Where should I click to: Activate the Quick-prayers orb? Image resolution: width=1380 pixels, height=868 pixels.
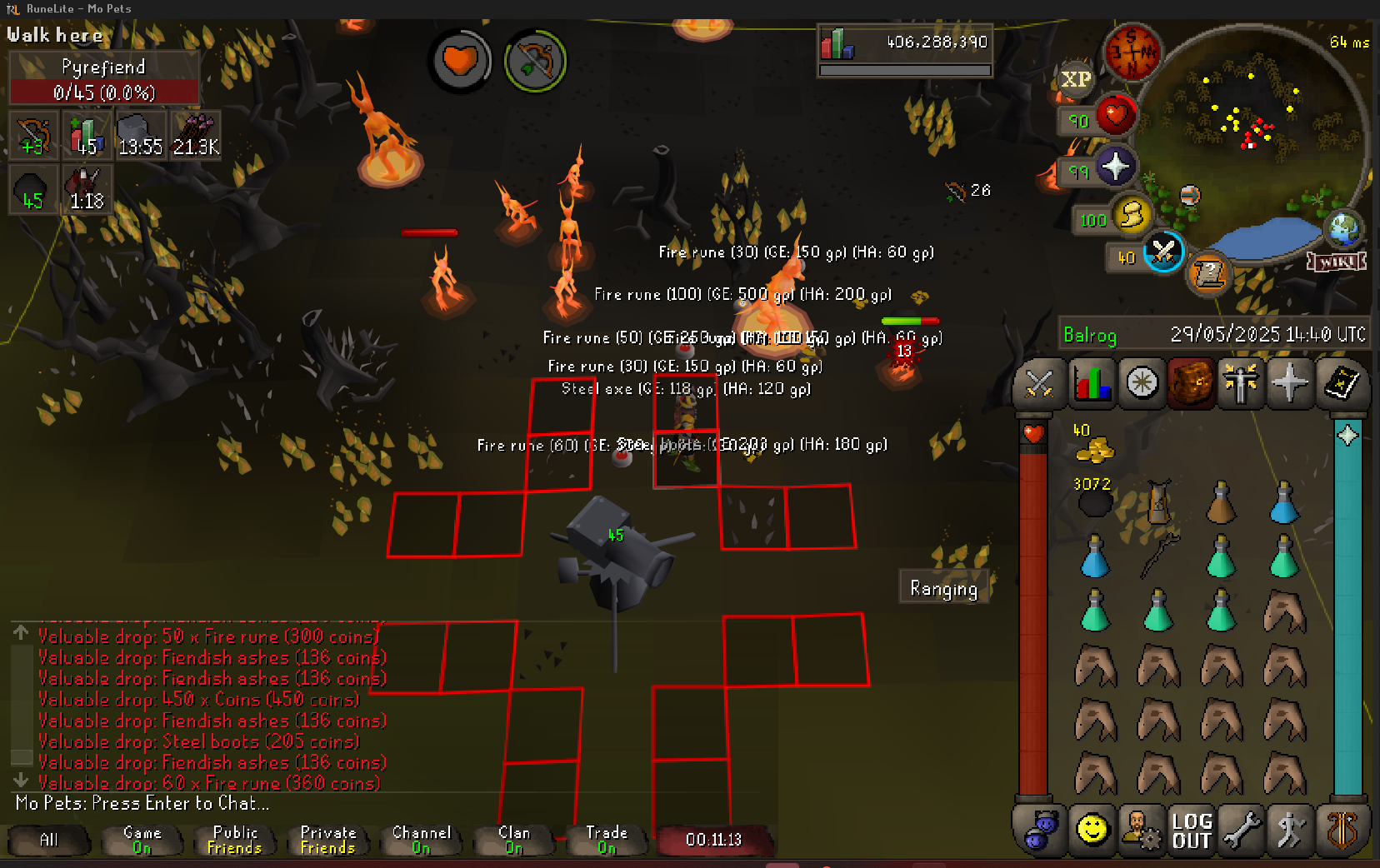tap(1115, 167)
